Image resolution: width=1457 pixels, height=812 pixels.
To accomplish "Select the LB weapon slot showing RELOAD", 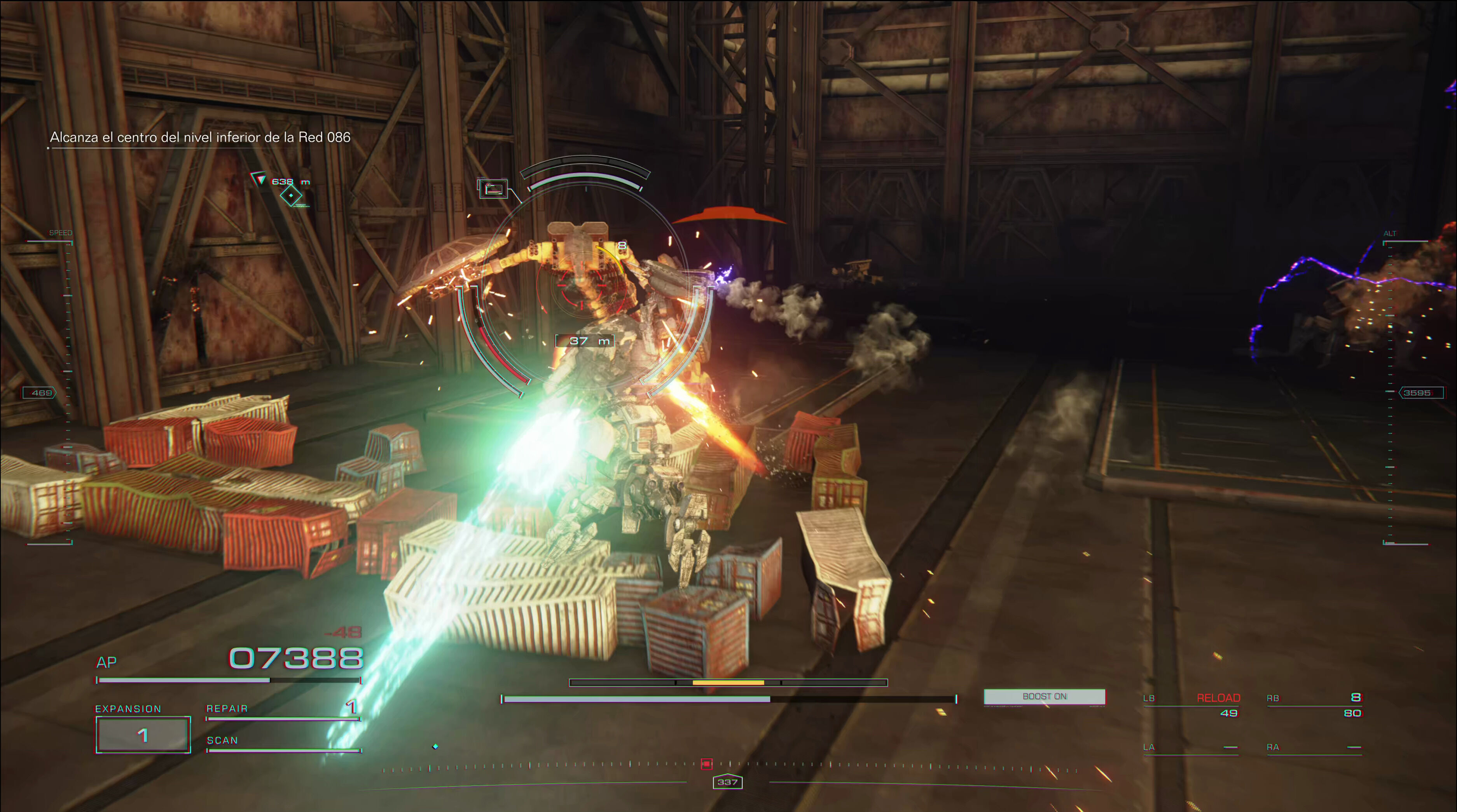I will pos(1191,705).
